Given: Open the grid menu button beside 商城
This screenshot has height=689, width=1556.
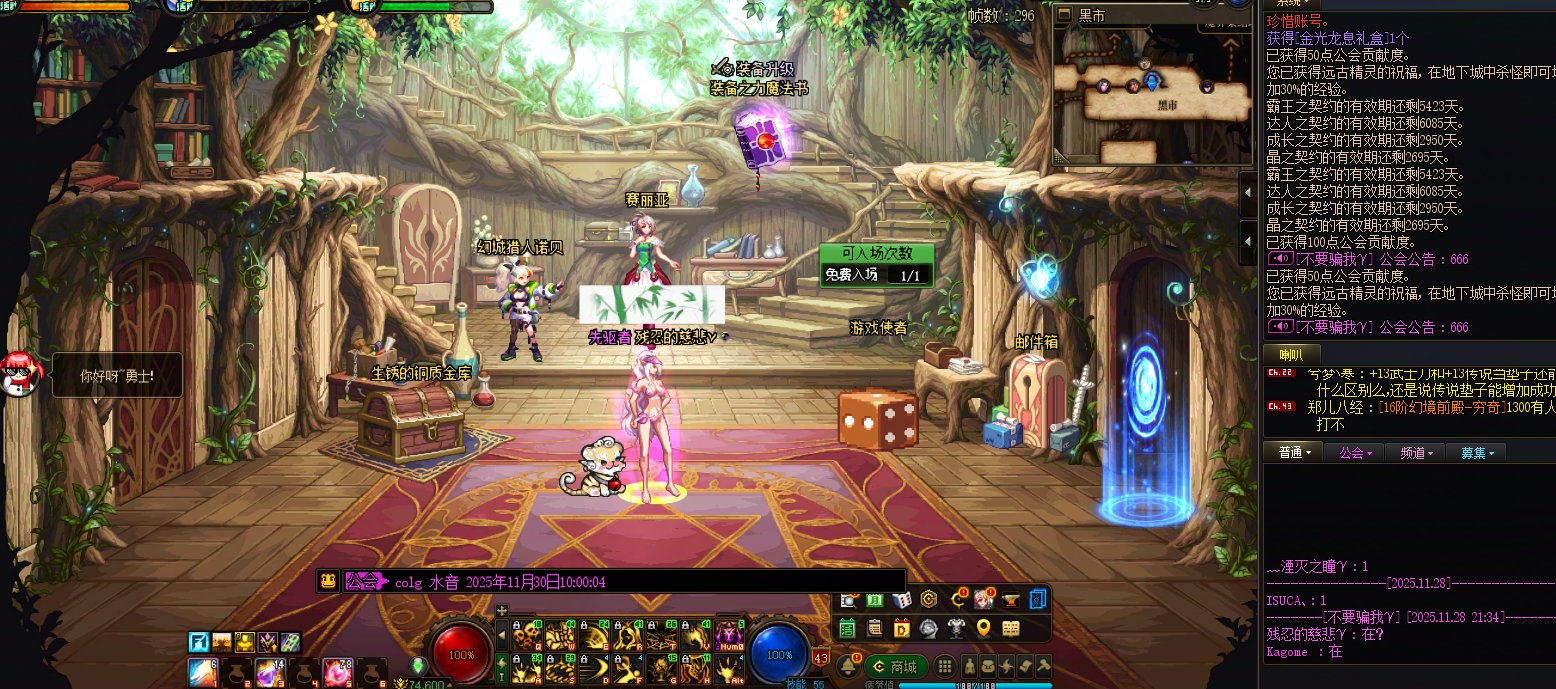Looking at the screenshot, I should (x=945, y=666).
